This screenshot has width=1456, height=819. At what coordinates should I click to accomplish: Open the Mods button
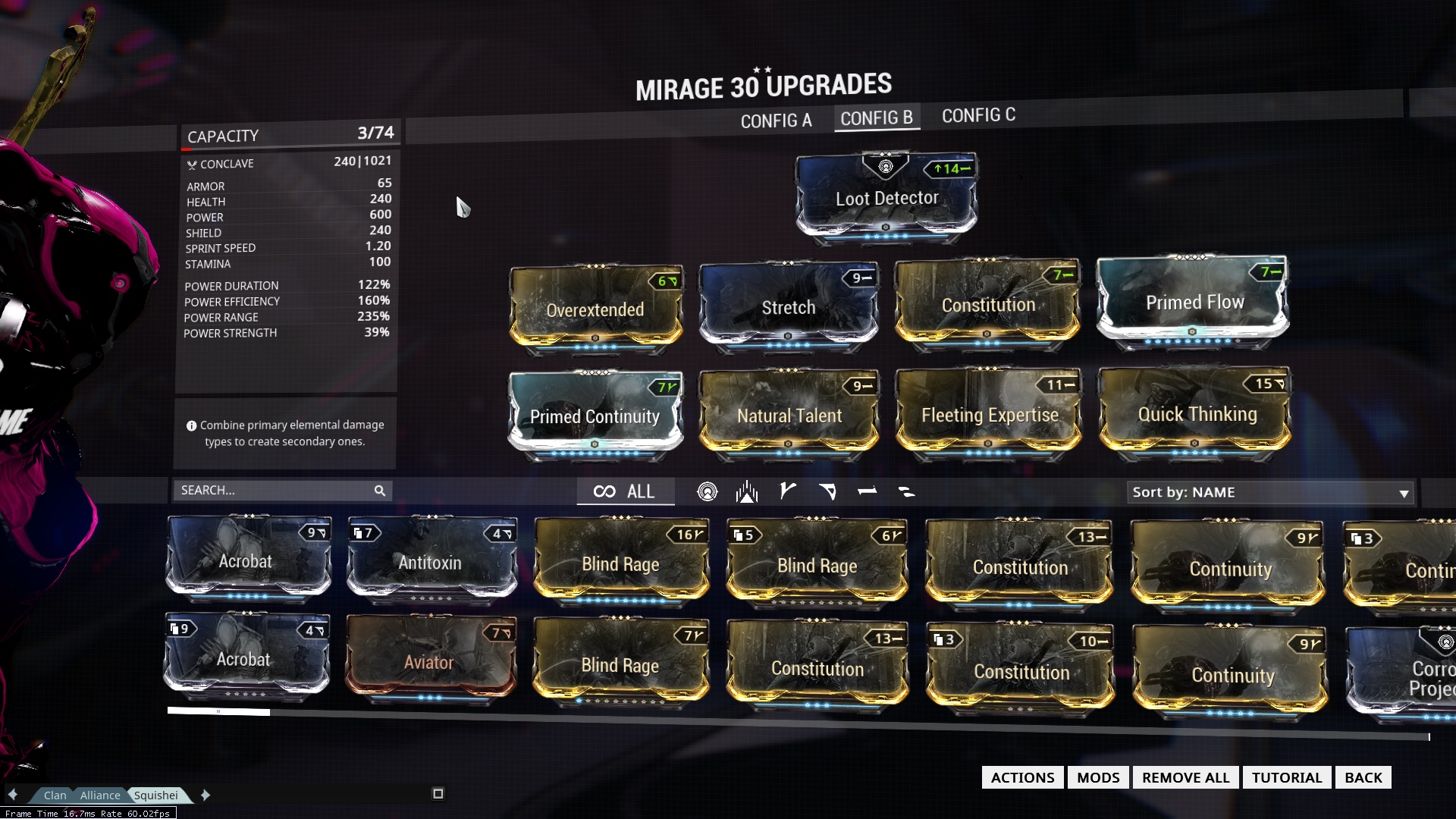pyautogui.click(x=1098, y=777)
